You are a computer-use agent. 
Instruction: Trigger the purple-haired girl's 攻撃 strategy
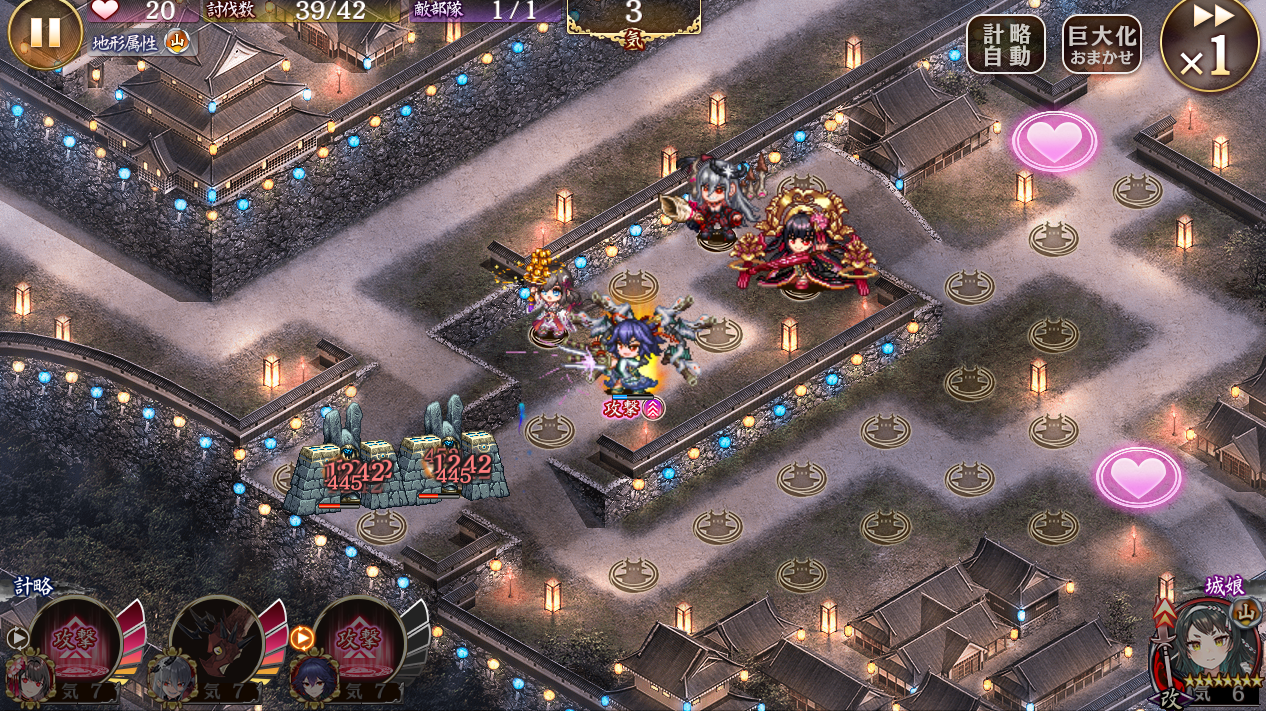point(358,642)
